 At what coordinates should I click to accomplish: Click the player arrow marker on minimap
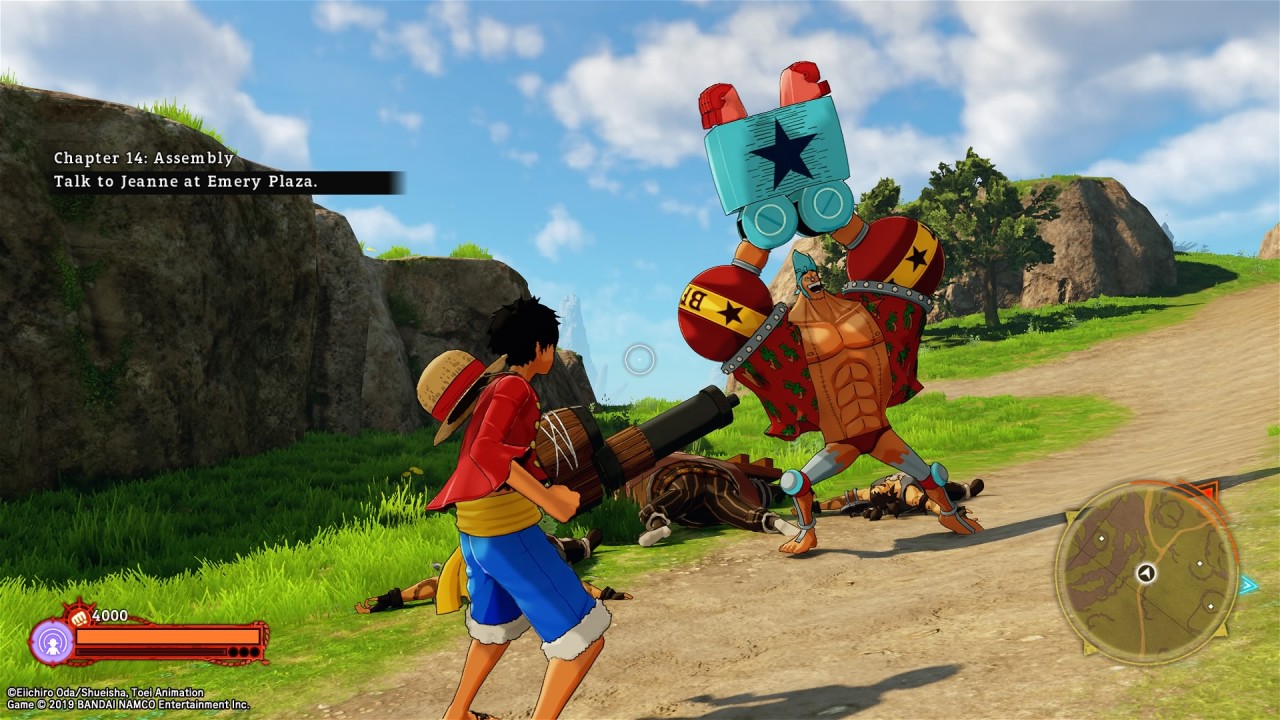(1146, 573)
